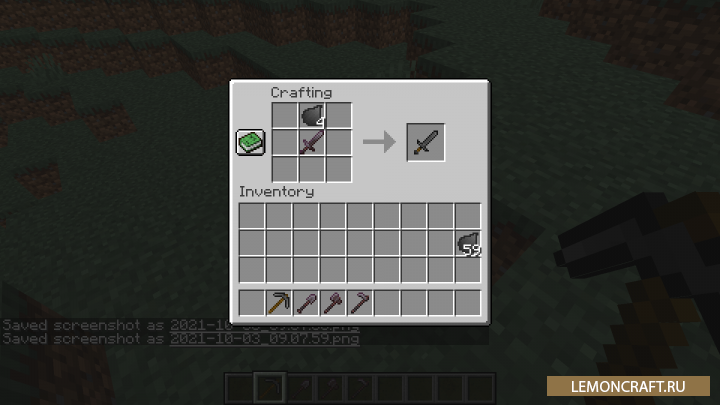Take the crafted sword from the output slot
The width and height of the screenshot is (720, 405).
coord(425,143)
